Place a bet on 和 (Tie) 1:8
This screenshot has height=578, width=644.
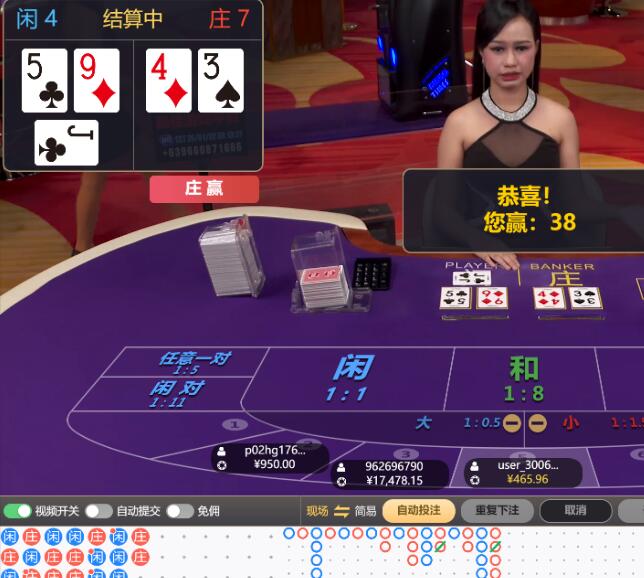523,378
